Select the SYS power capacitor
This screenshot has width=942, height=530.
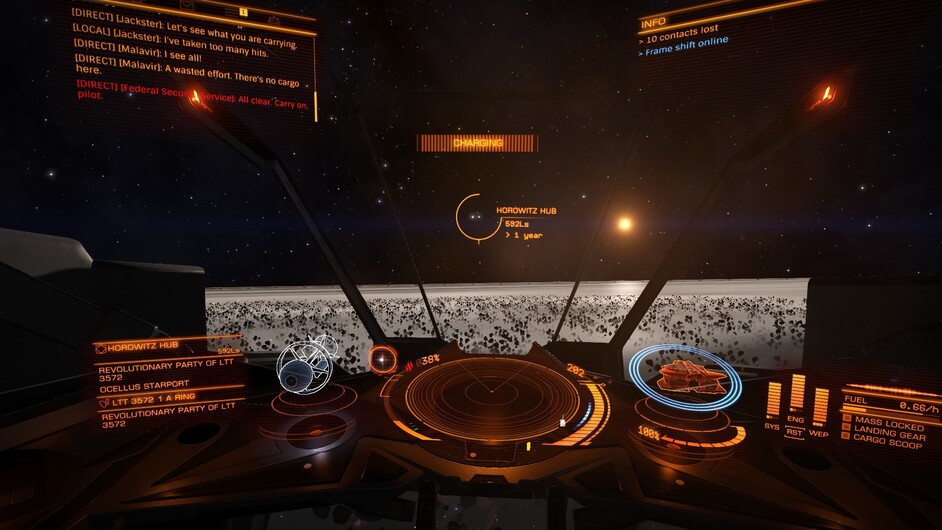click(773, 400)
